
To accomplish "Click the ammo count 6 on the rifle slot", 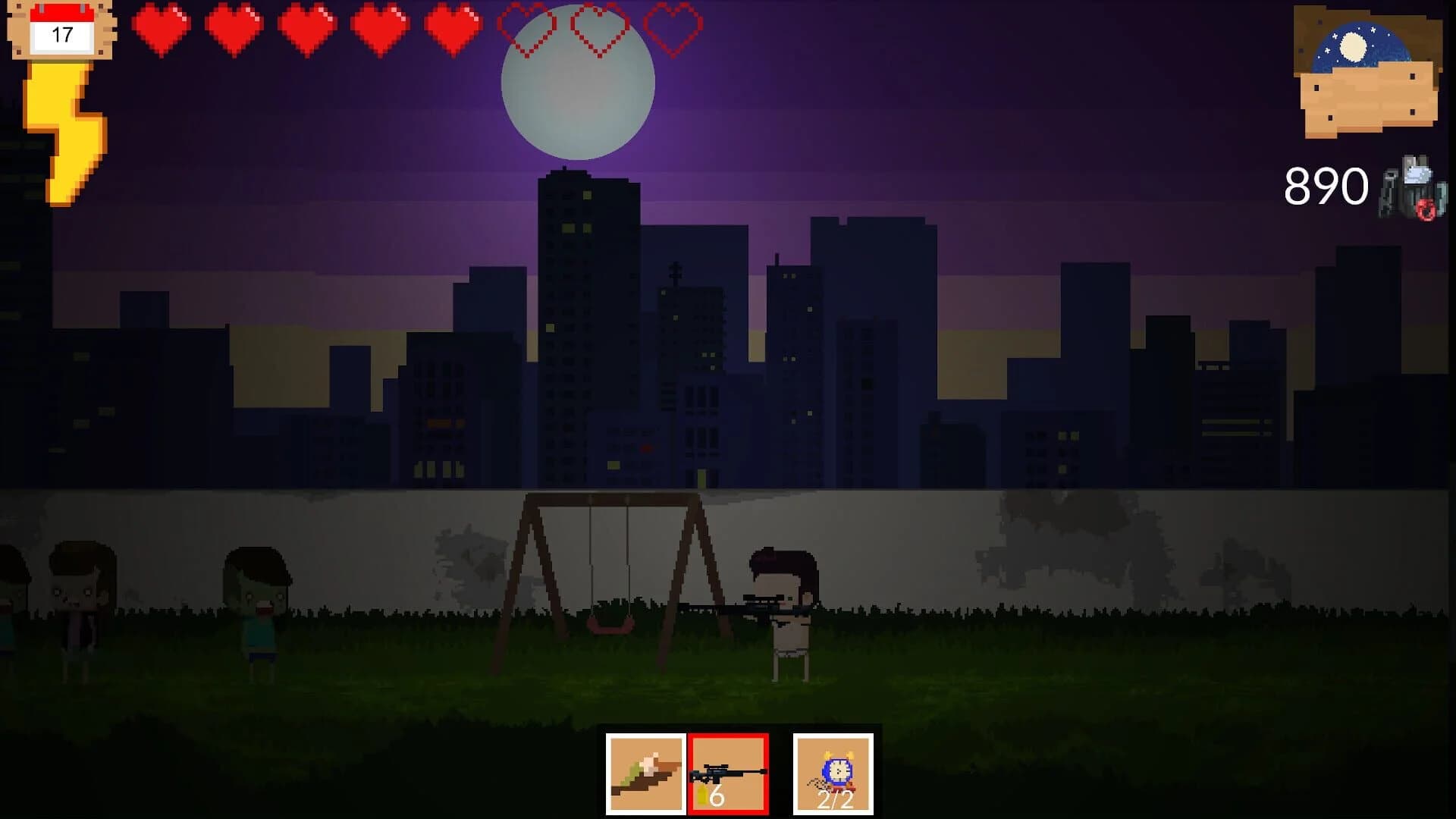I will 717,798.
